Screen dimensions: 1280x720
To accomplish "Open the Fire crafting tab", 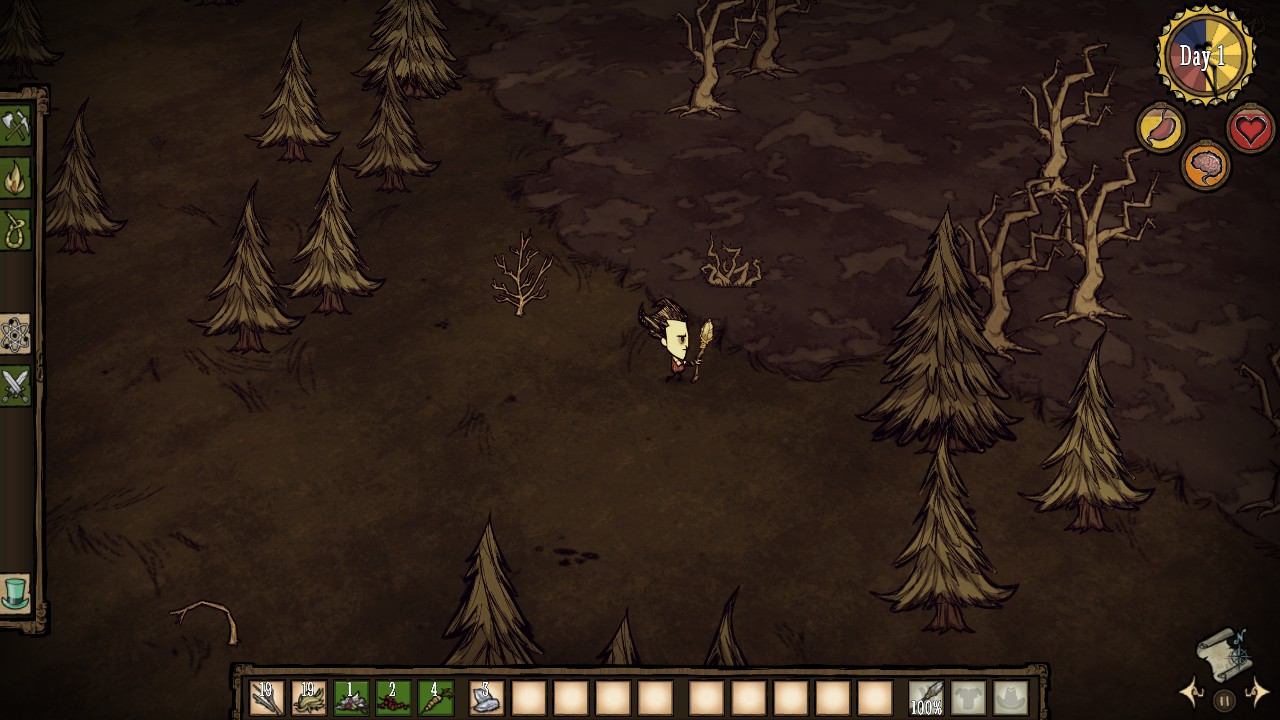I will pyautogui.click(x=15, y=179).
